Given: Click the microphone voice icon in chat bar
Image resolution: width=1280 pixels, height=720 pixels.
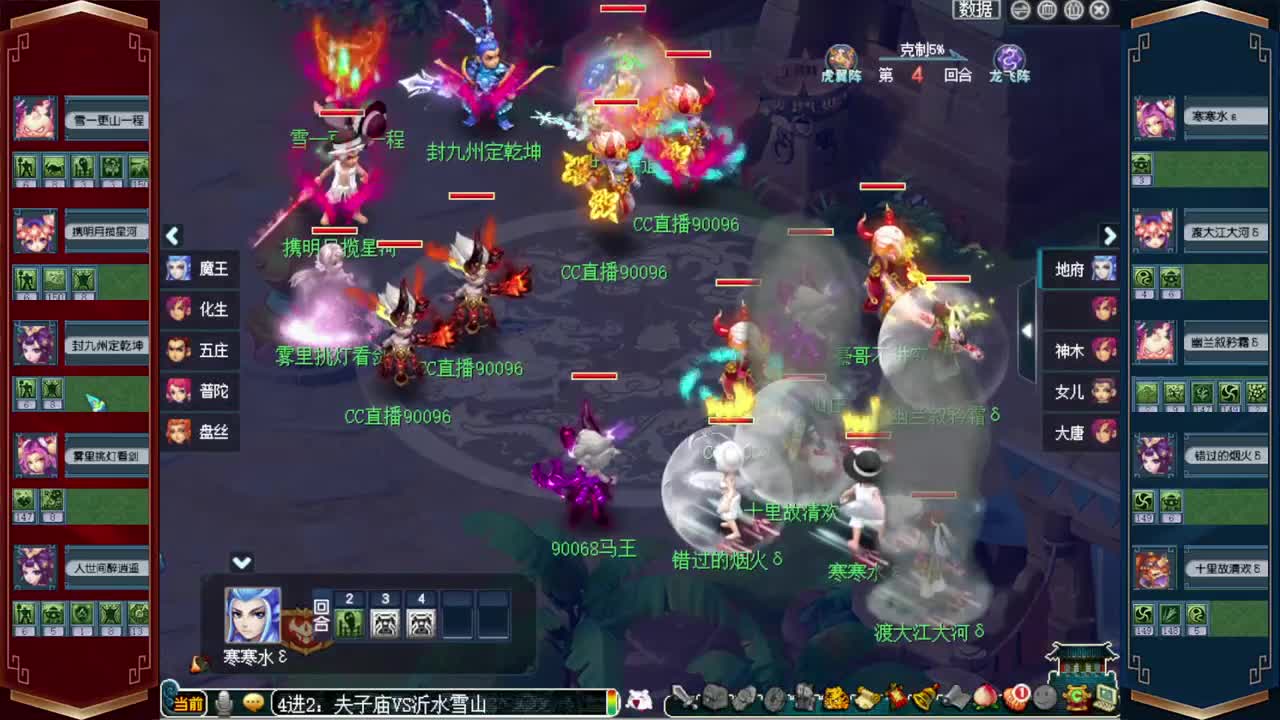Looking at the screenshot, I should (224, 701).
